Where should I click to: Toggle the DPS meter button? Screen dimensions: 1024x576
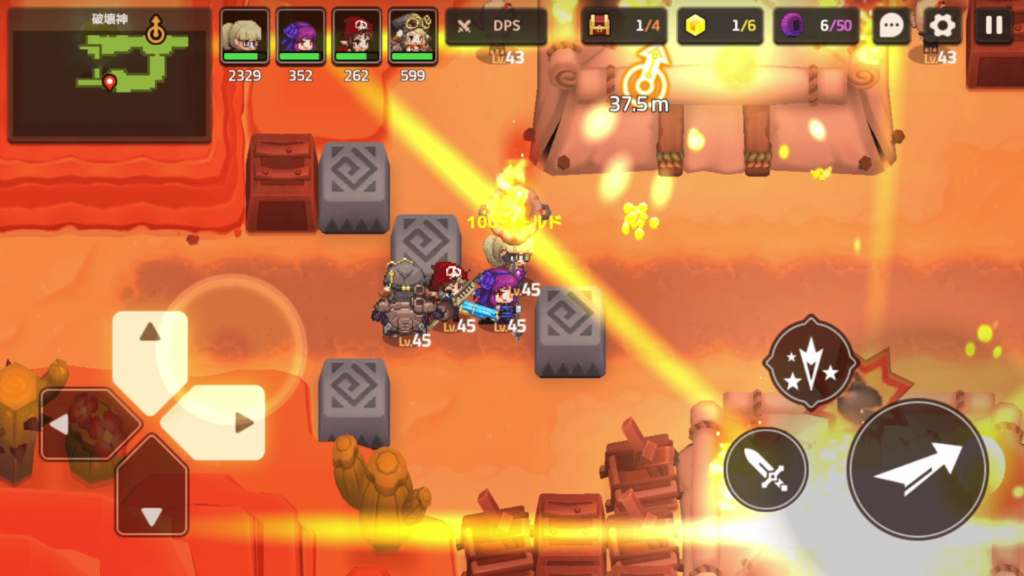click(x=496, y=26)
